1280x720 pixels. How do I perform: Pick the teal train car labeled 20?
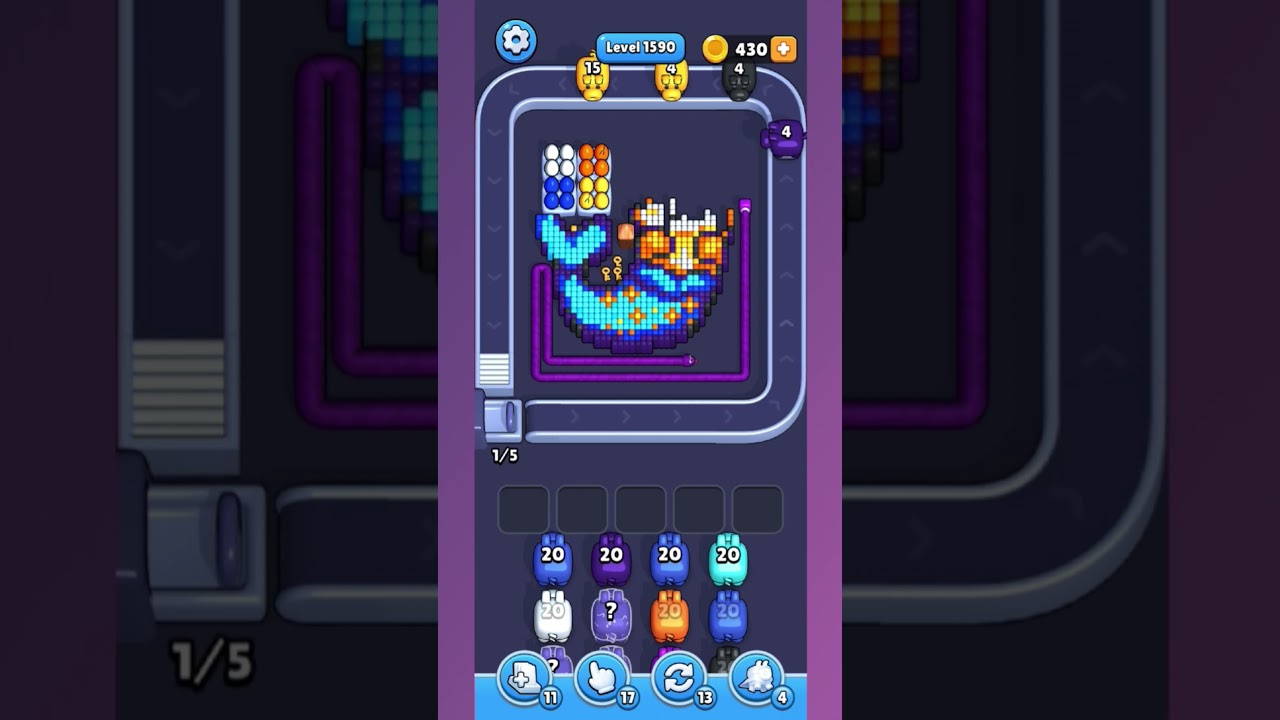pyautogui.click(x=728, y=560)
